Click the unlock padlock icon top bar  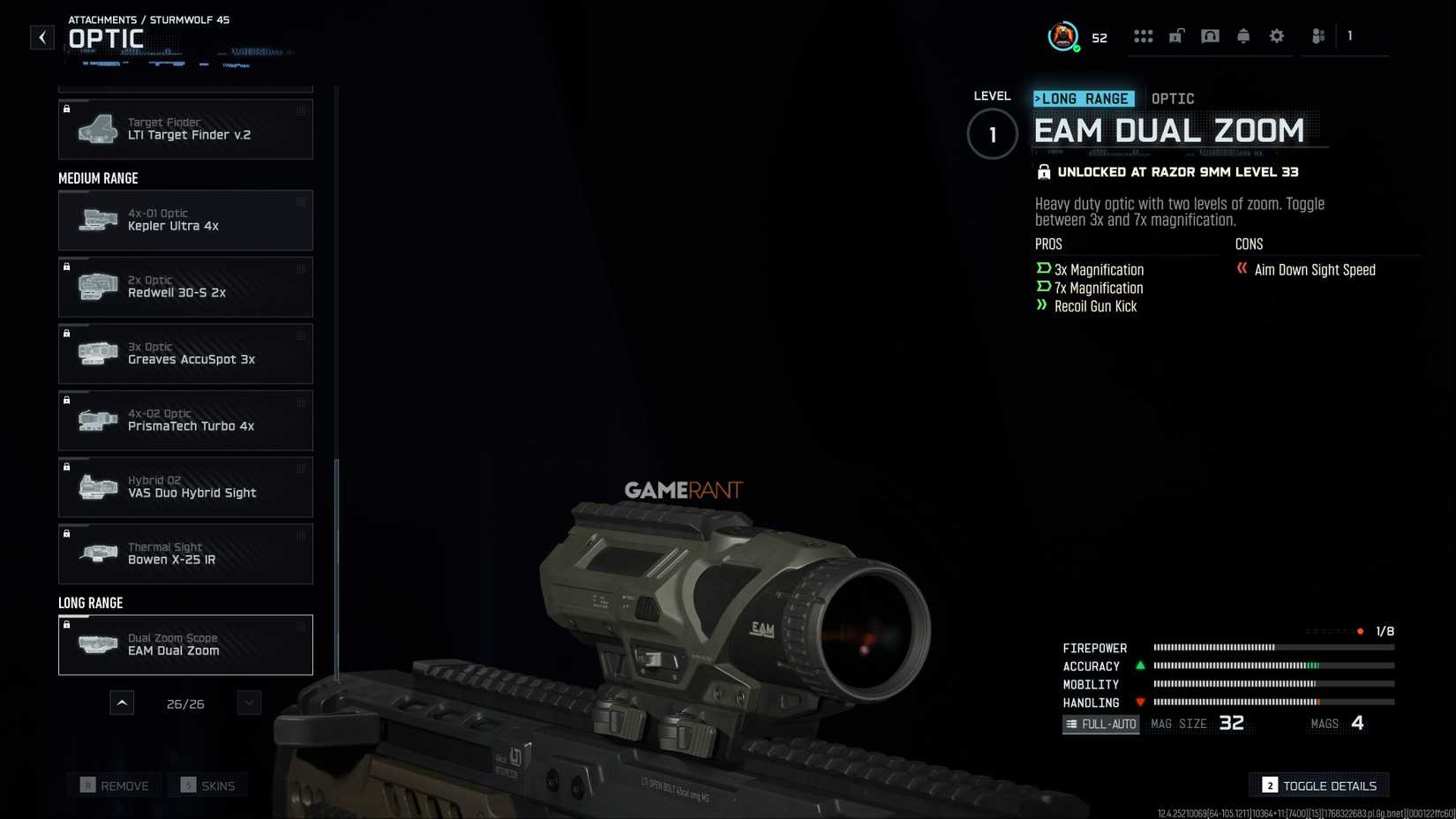[x=1176, y=35]
